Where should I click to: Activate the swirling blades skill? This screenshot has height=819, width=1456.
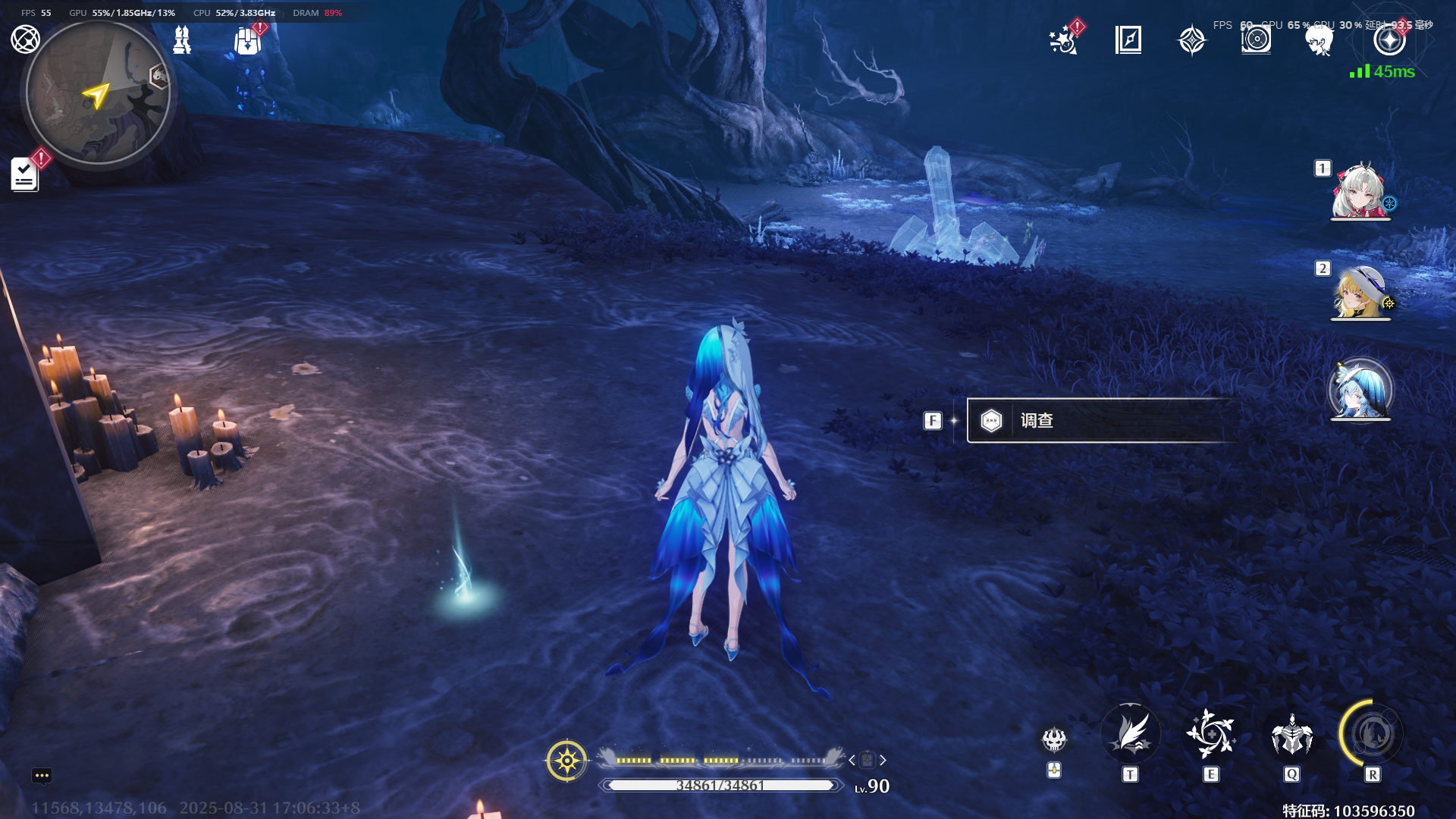point(1211,734)
